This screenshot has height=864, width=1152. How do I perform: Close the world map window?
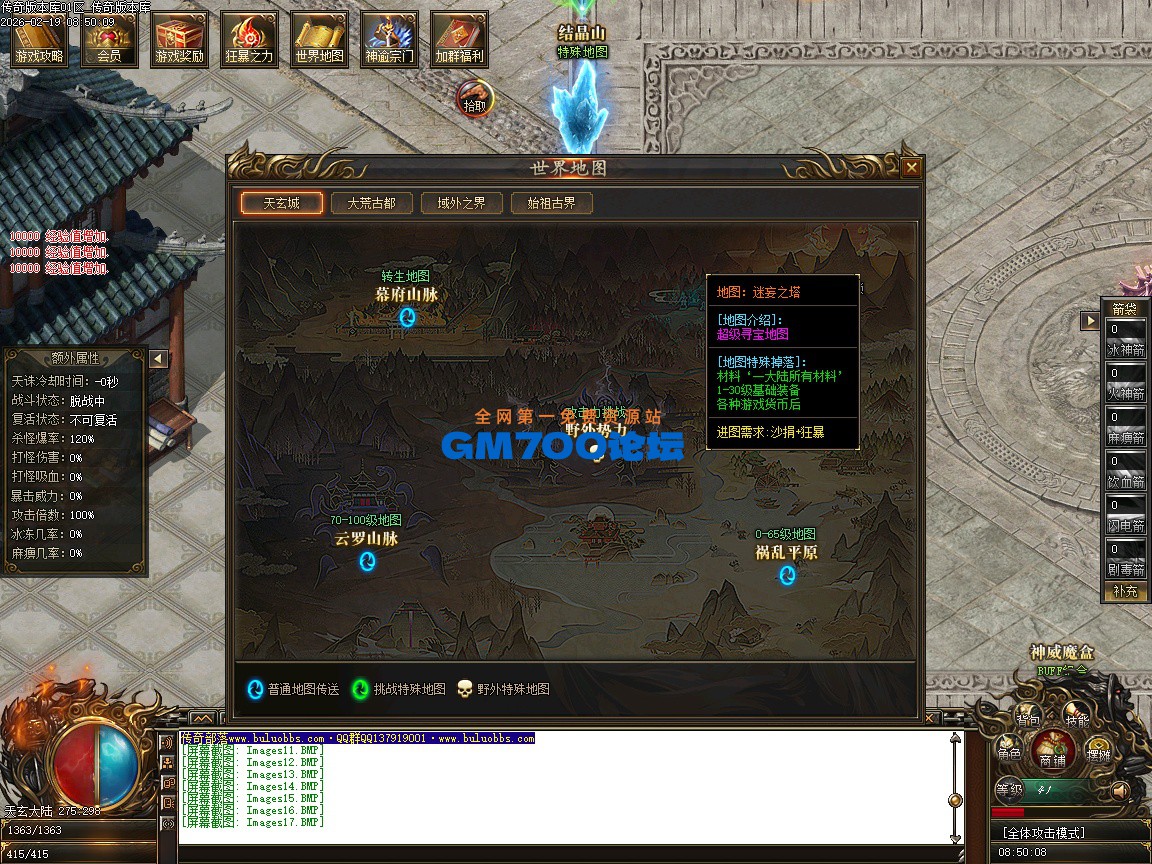pyautogui.click(x=911, y=168)
